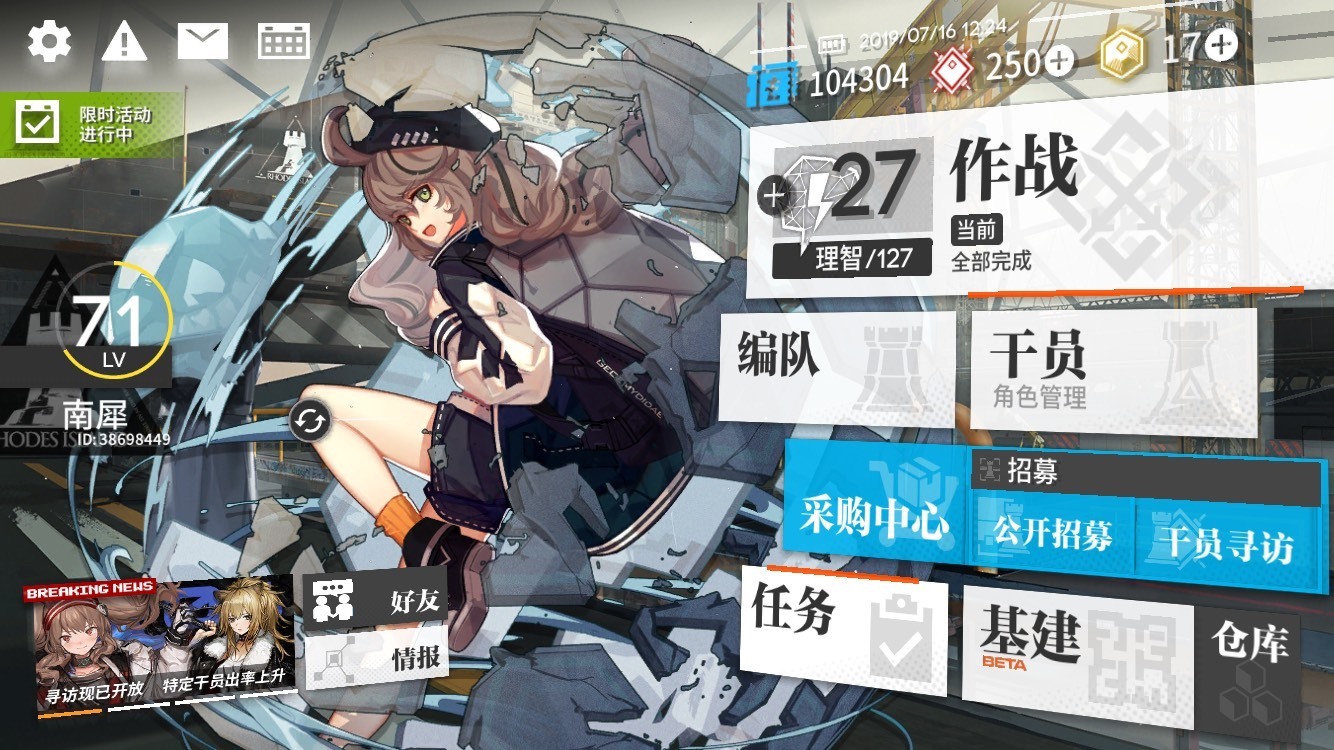Open the 编队 squad menu
Image resolution: width=1334 pixels, height=750 pixels.
(x=837, y=366)
